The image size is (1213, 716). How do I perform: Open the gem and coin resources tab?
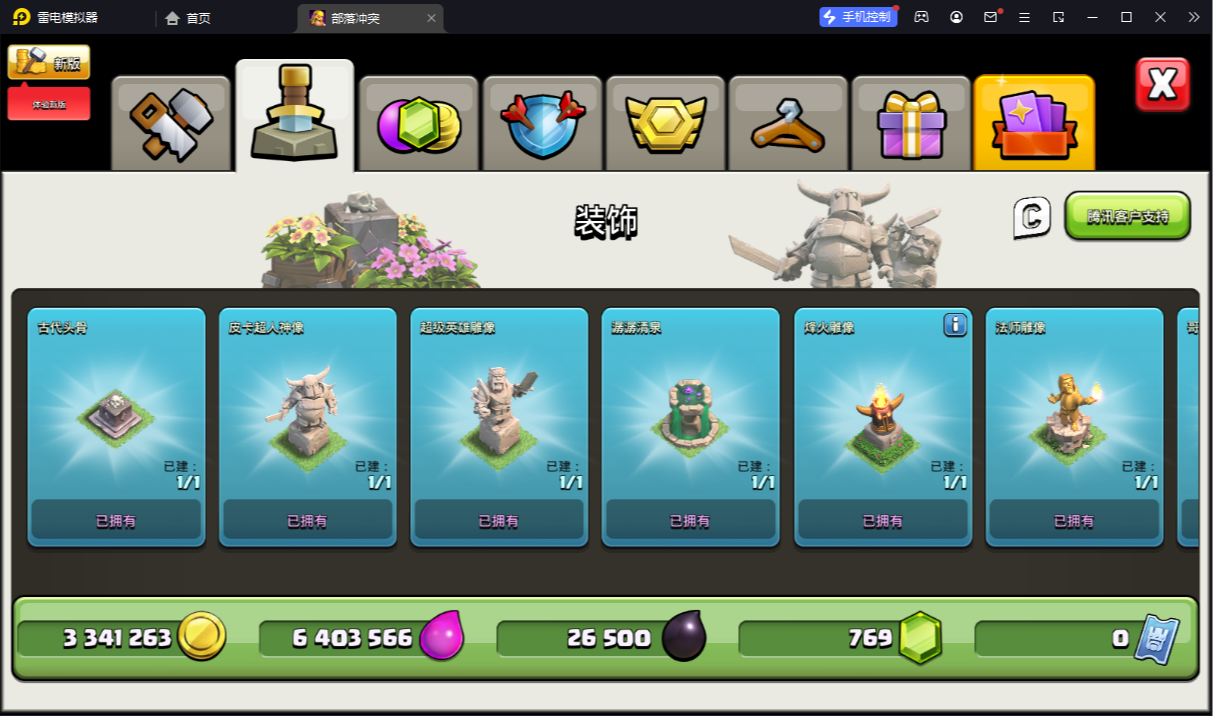(419, 124)
